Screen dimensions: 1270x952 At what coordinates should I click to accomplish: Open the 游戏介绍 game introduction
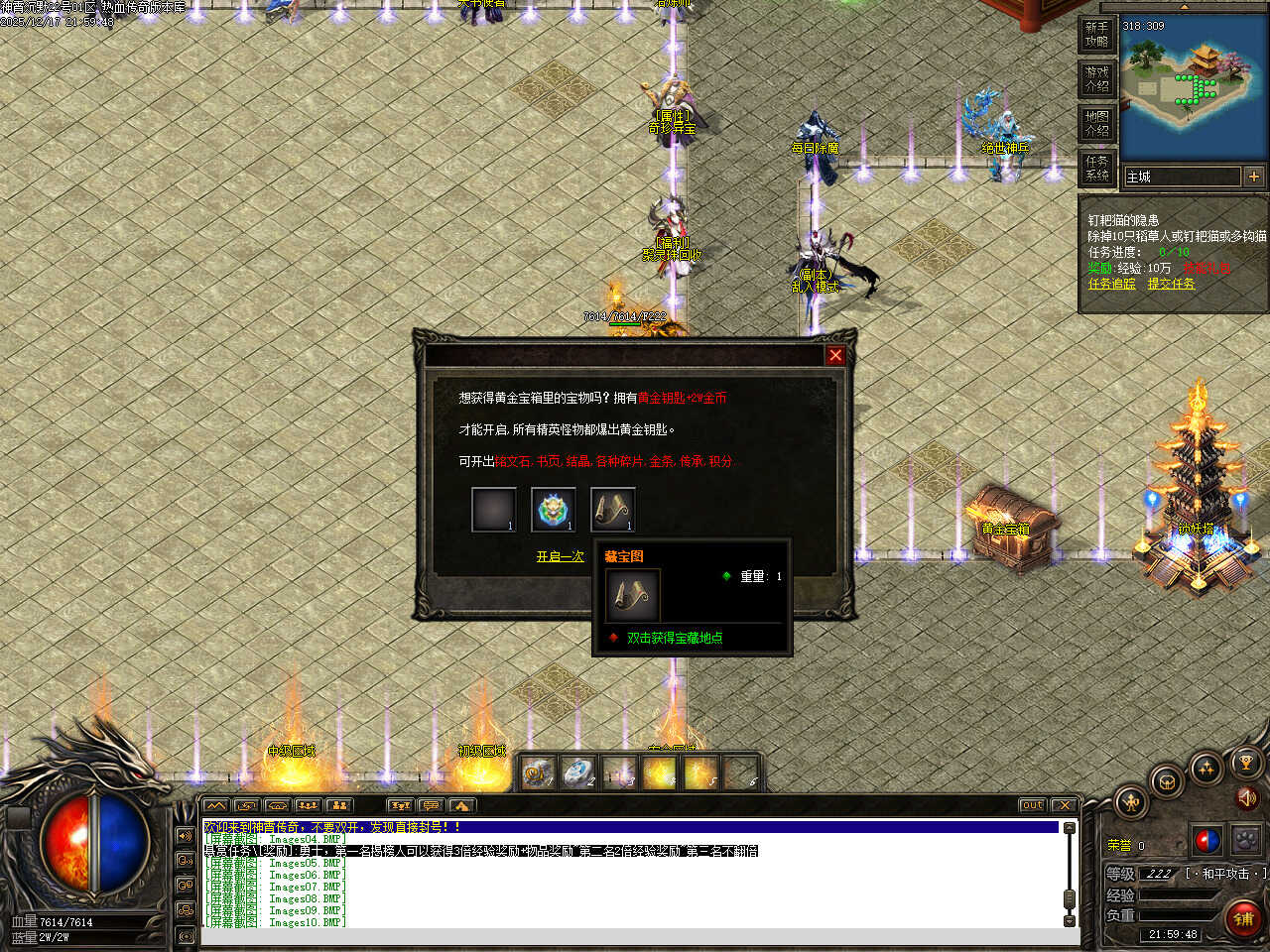pos(1096,79)
